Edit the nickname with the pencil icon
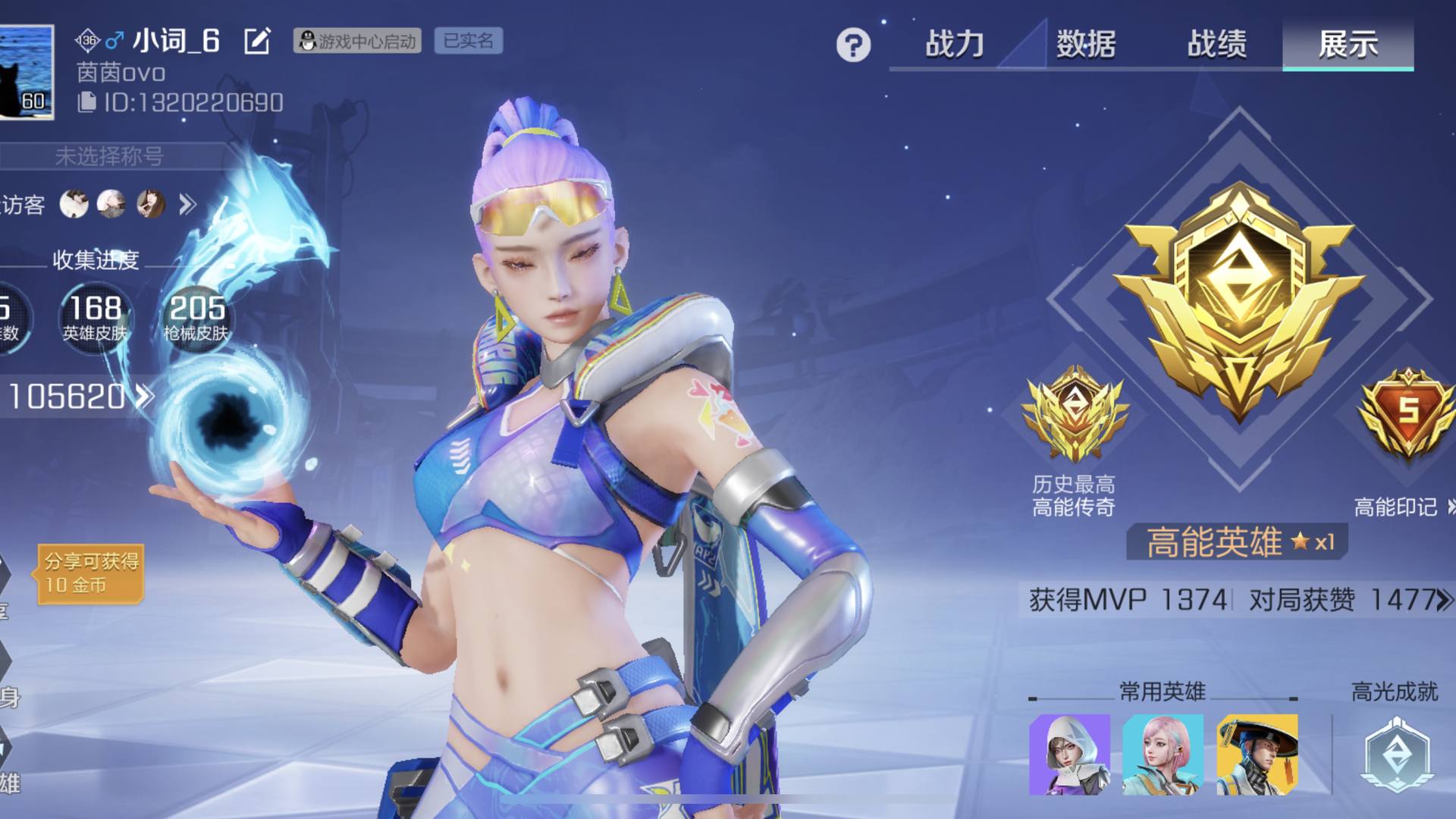The width and height of the screenshot is (1456, 819). (x=257, y=41)
